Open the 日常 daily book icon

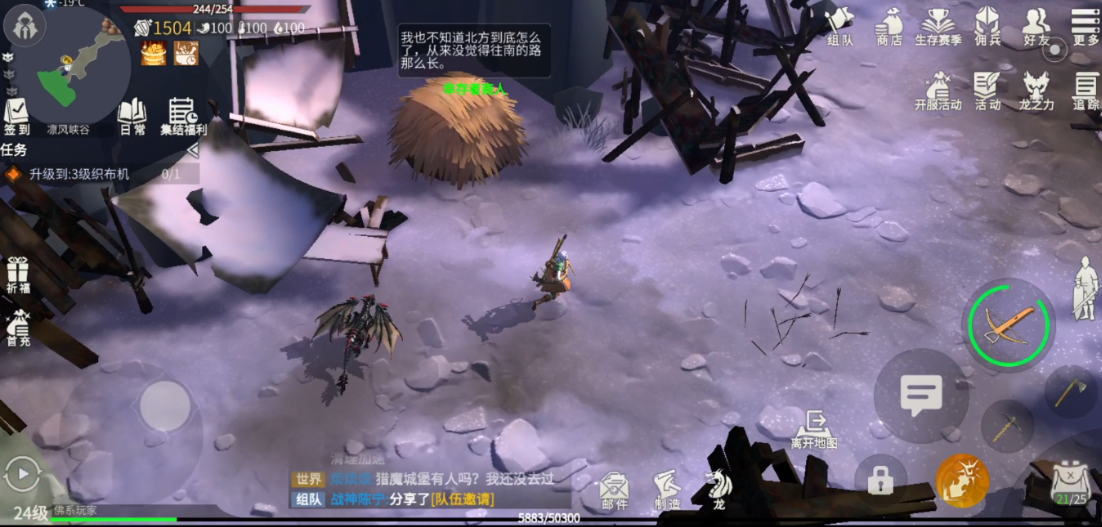point(132,116)
